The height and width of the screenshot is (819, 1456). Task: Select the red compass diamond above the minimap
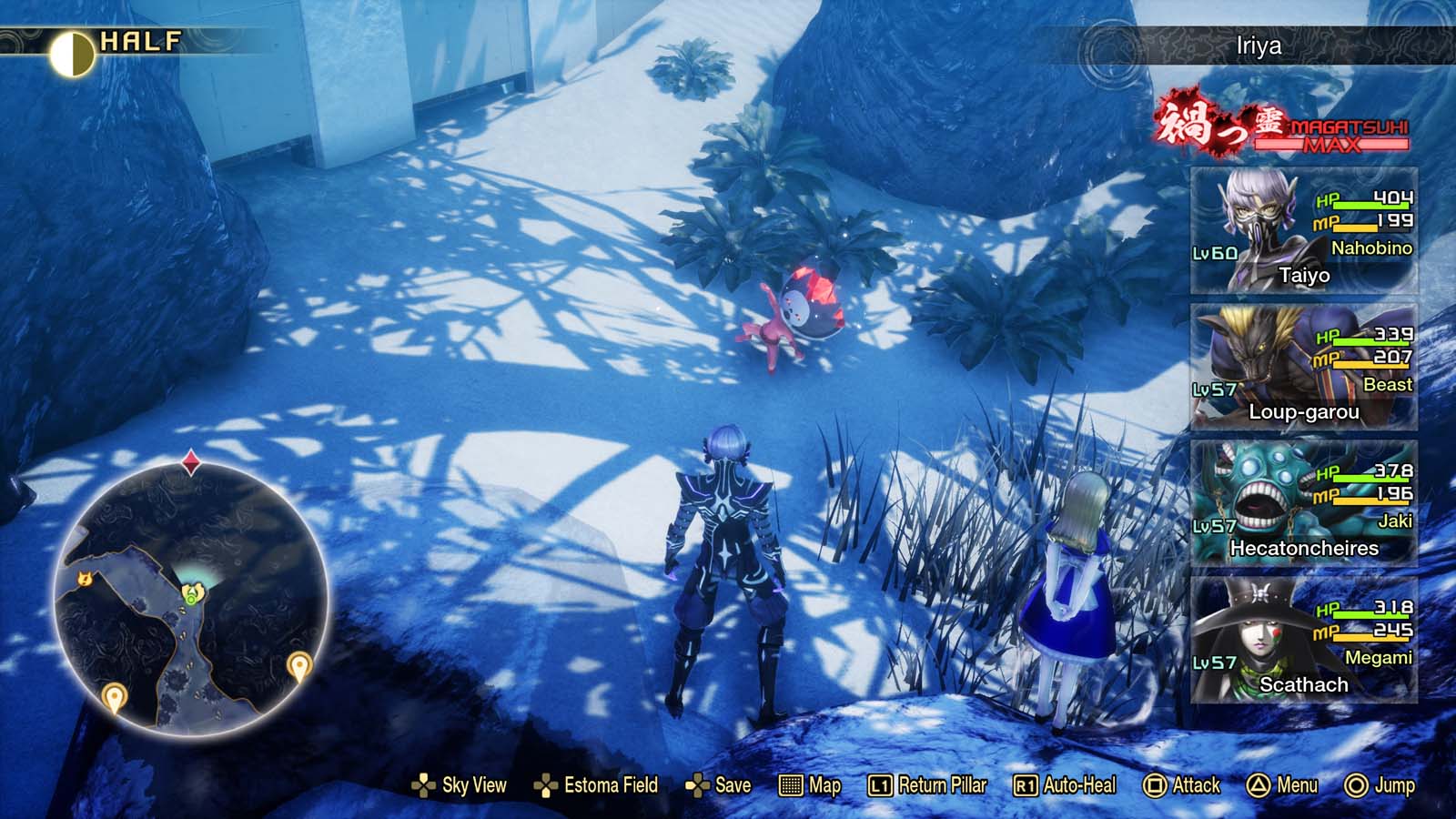(189, 460)
